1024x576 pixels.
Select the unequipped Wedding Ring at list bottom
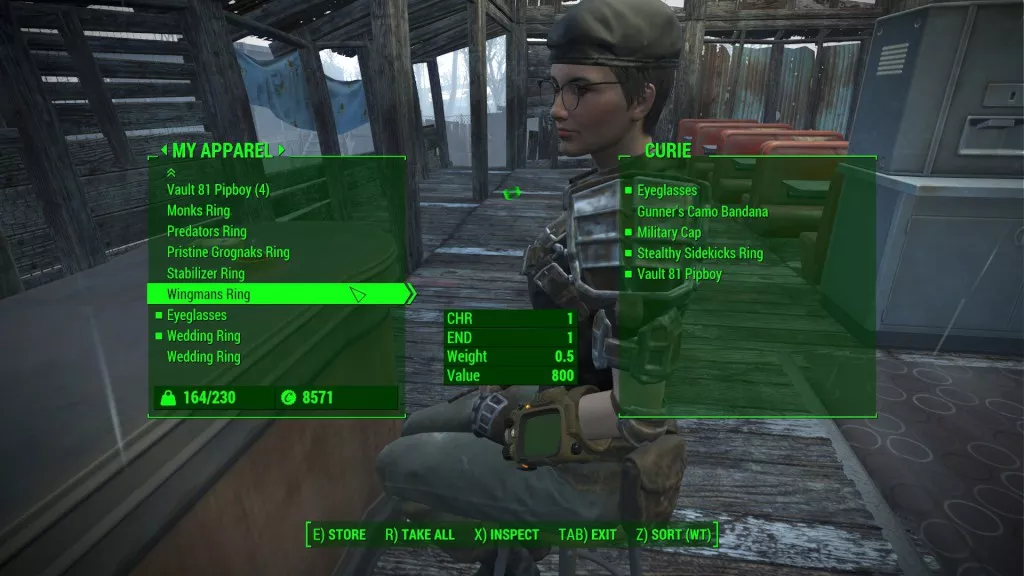pyautogui.click(x=203, y=357)
